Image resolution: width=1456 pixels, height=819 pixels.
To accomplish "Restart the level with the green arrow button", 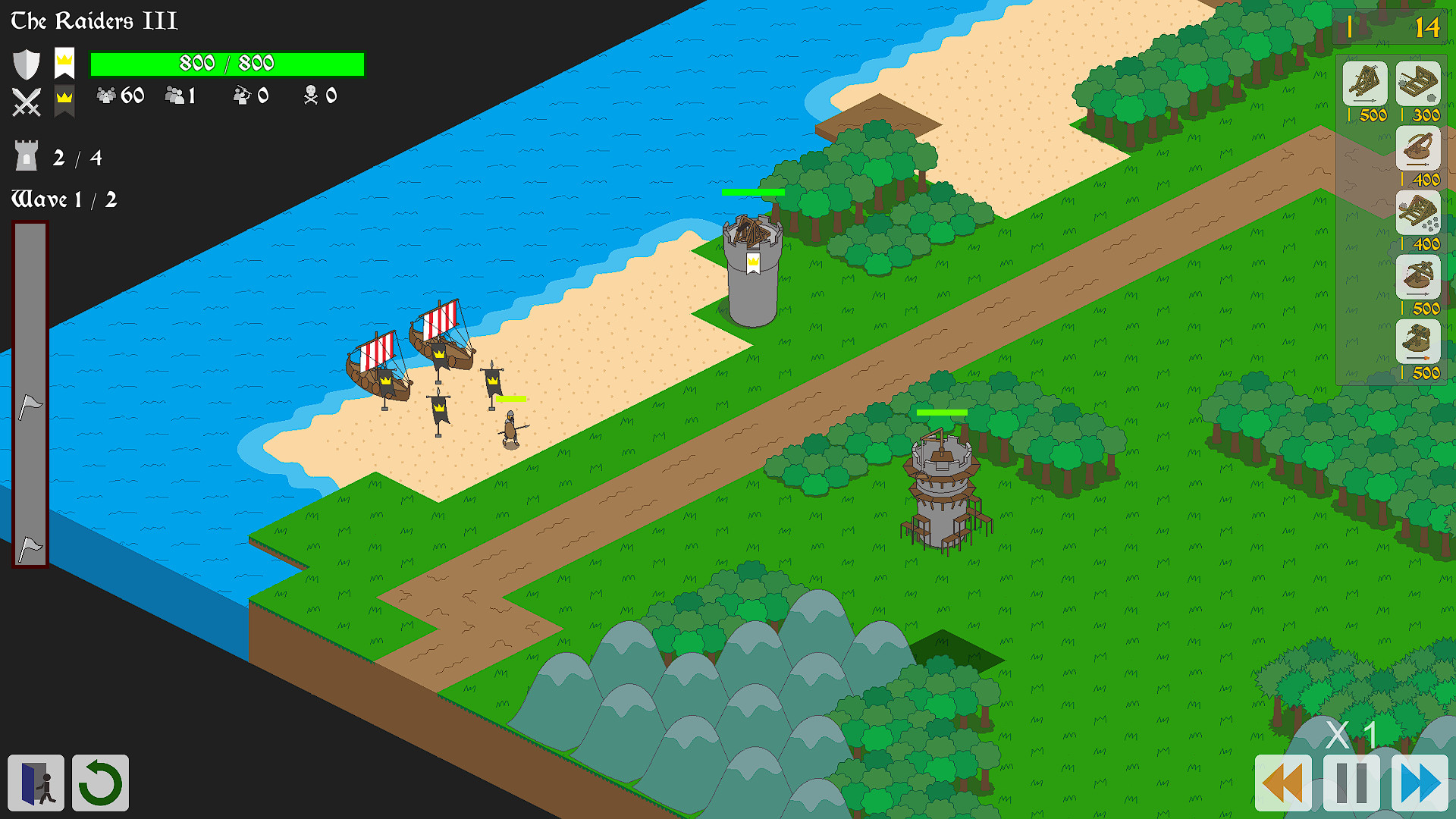I will point(99,783).
